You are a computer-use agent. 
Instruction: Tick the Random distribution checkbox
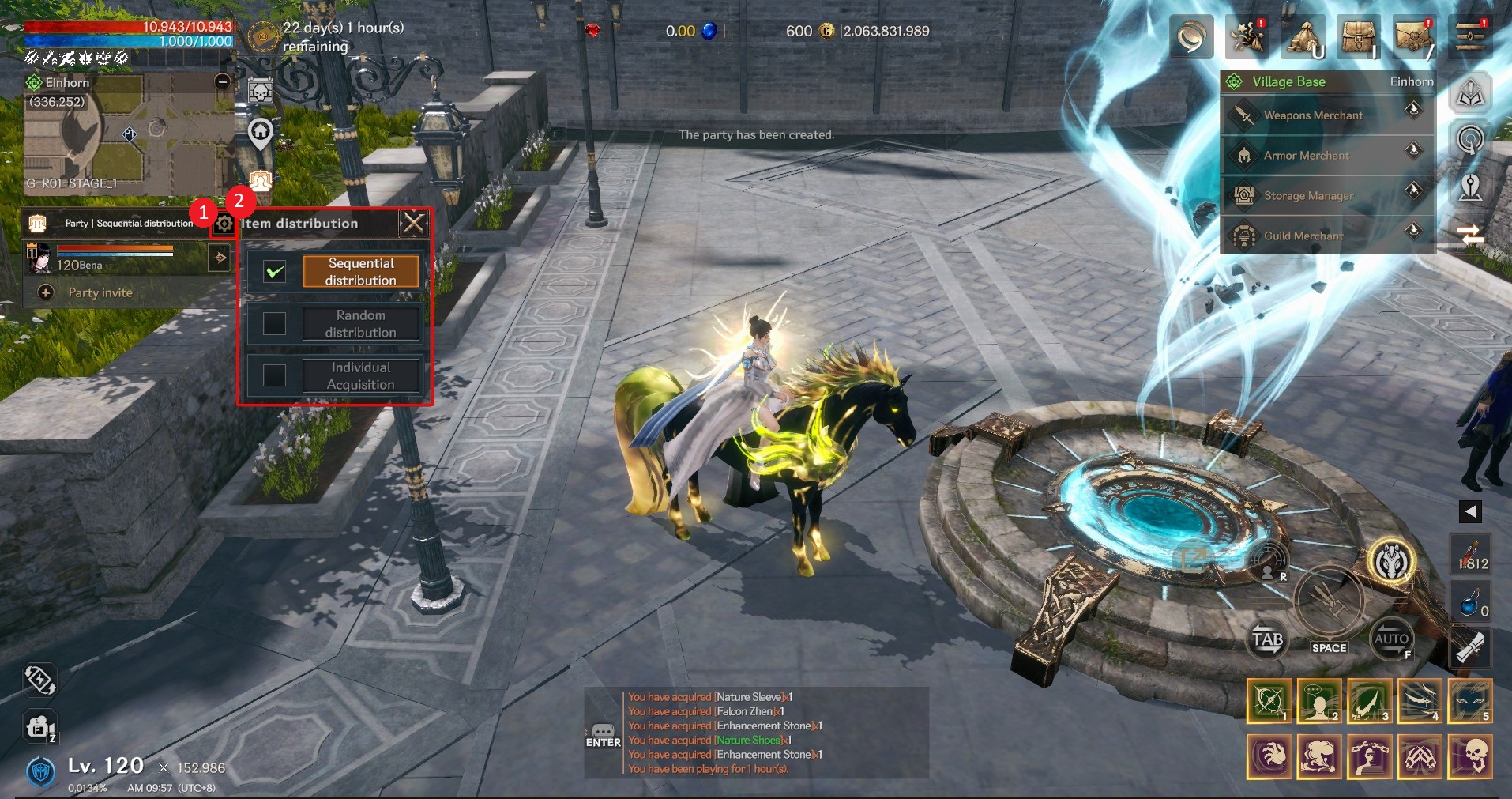click(x=274, y=323)
